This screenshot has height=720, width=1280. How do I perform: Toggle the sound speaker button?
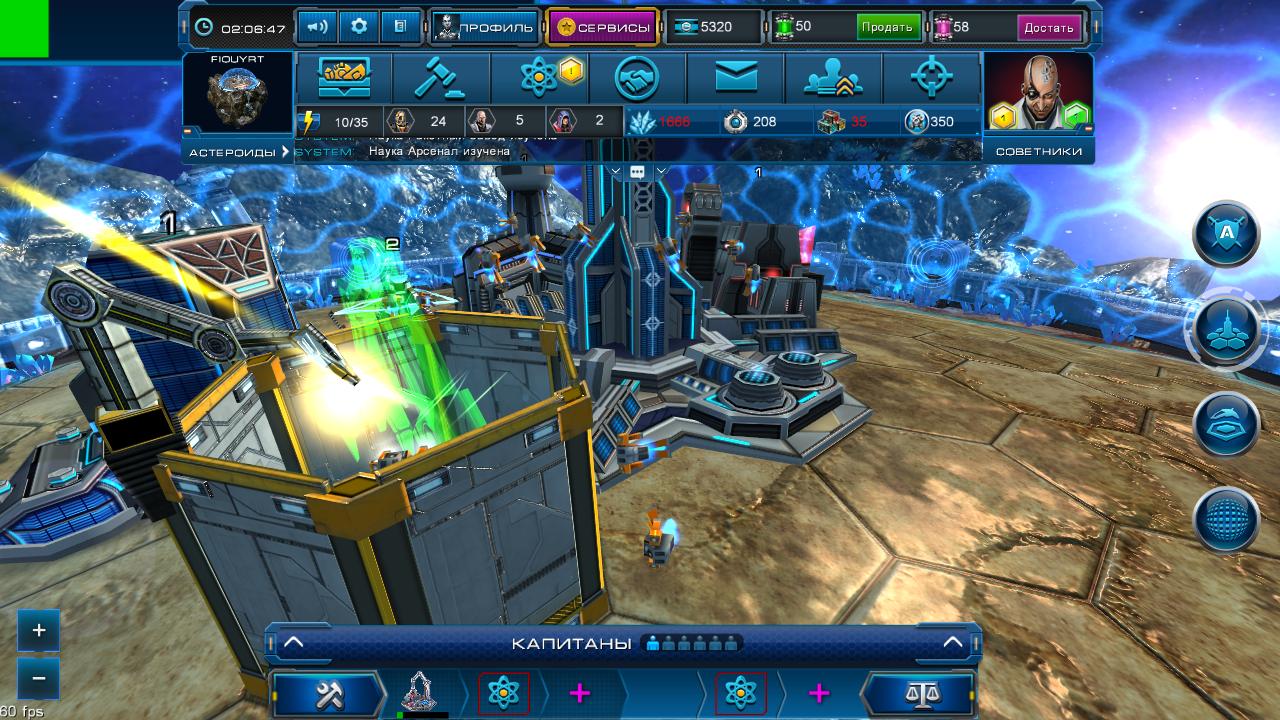tap(317, 27)
